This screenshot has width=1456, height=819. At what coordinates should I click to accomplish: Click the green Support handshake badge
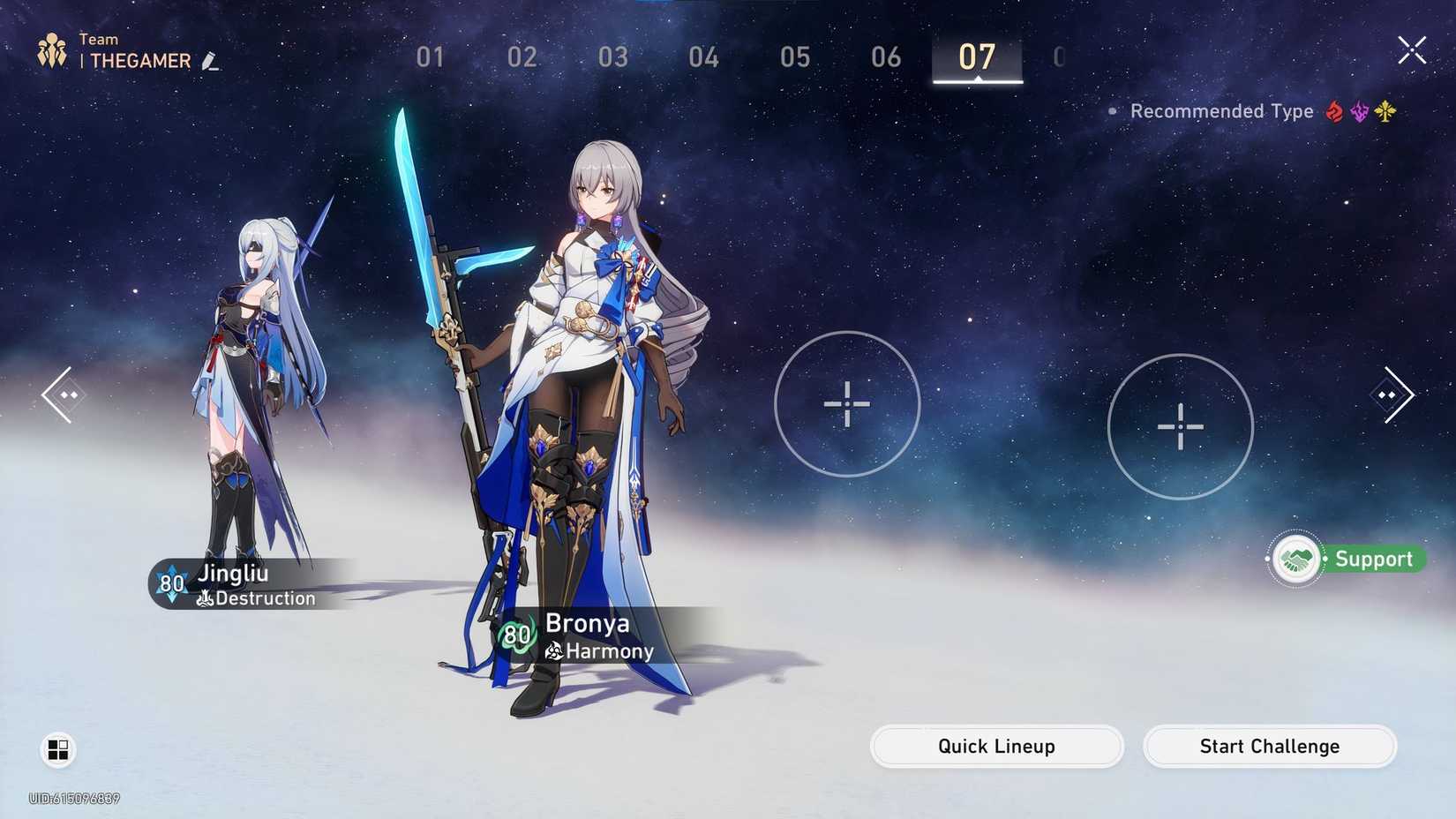1295,559
